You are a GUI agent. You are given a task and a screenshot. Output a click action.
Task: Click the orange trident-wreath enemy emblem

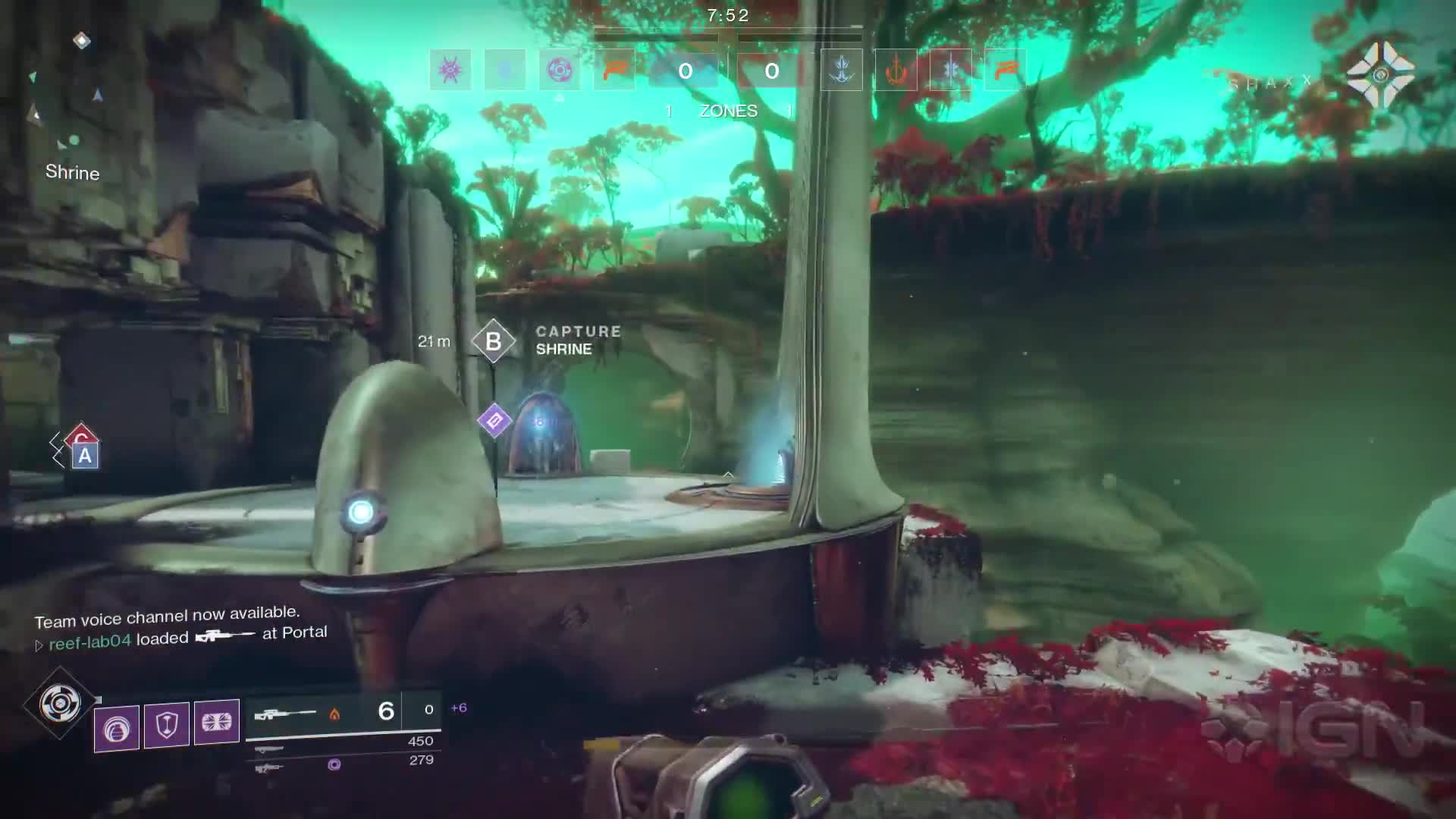(x=896, y=71)
